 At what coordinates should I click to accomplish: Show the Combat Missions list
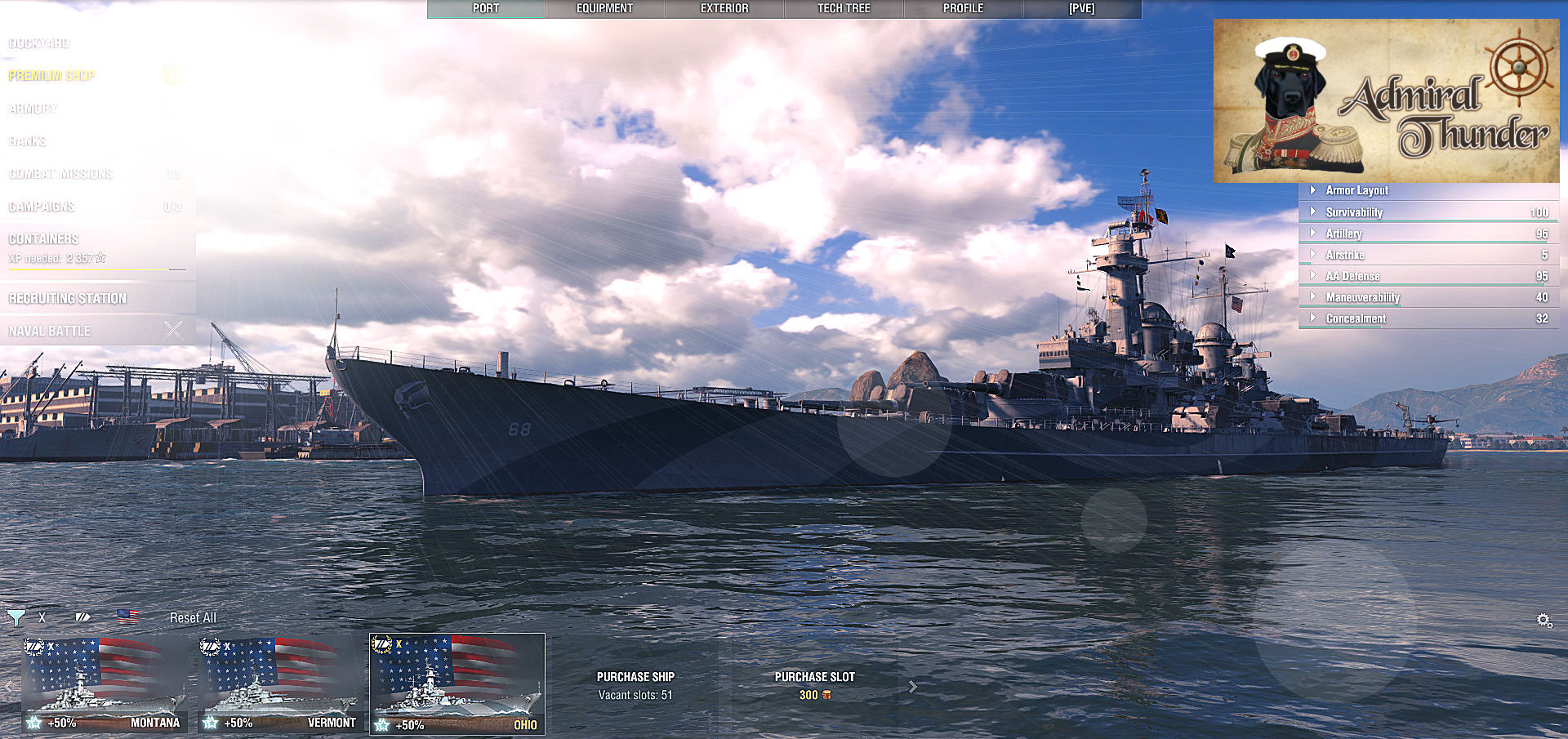pyautogui.click(x=61, y=174)
